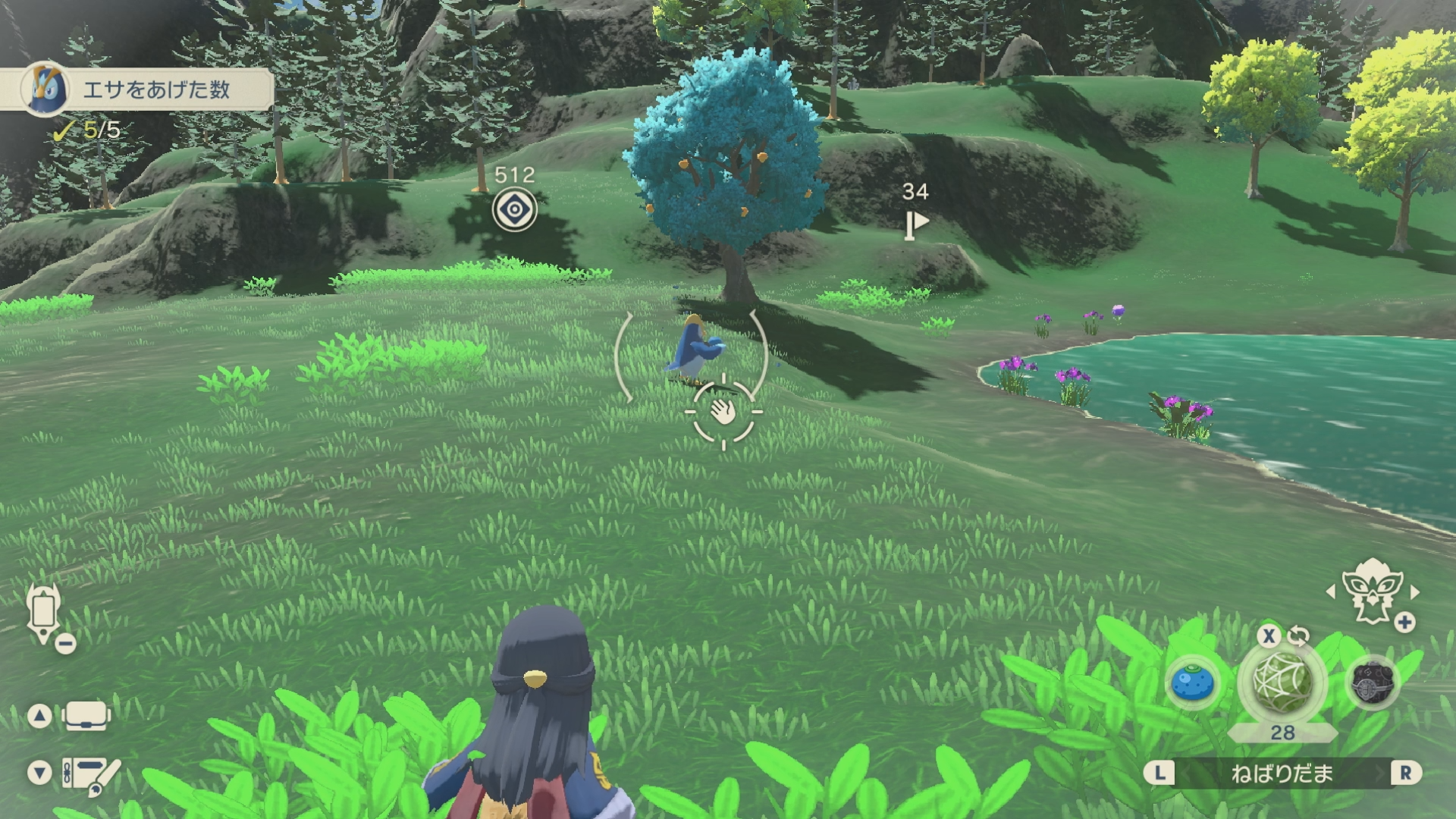
Task: Select the 34 flag camp marker
Action: pyautogui.click(x=916, y=224)
